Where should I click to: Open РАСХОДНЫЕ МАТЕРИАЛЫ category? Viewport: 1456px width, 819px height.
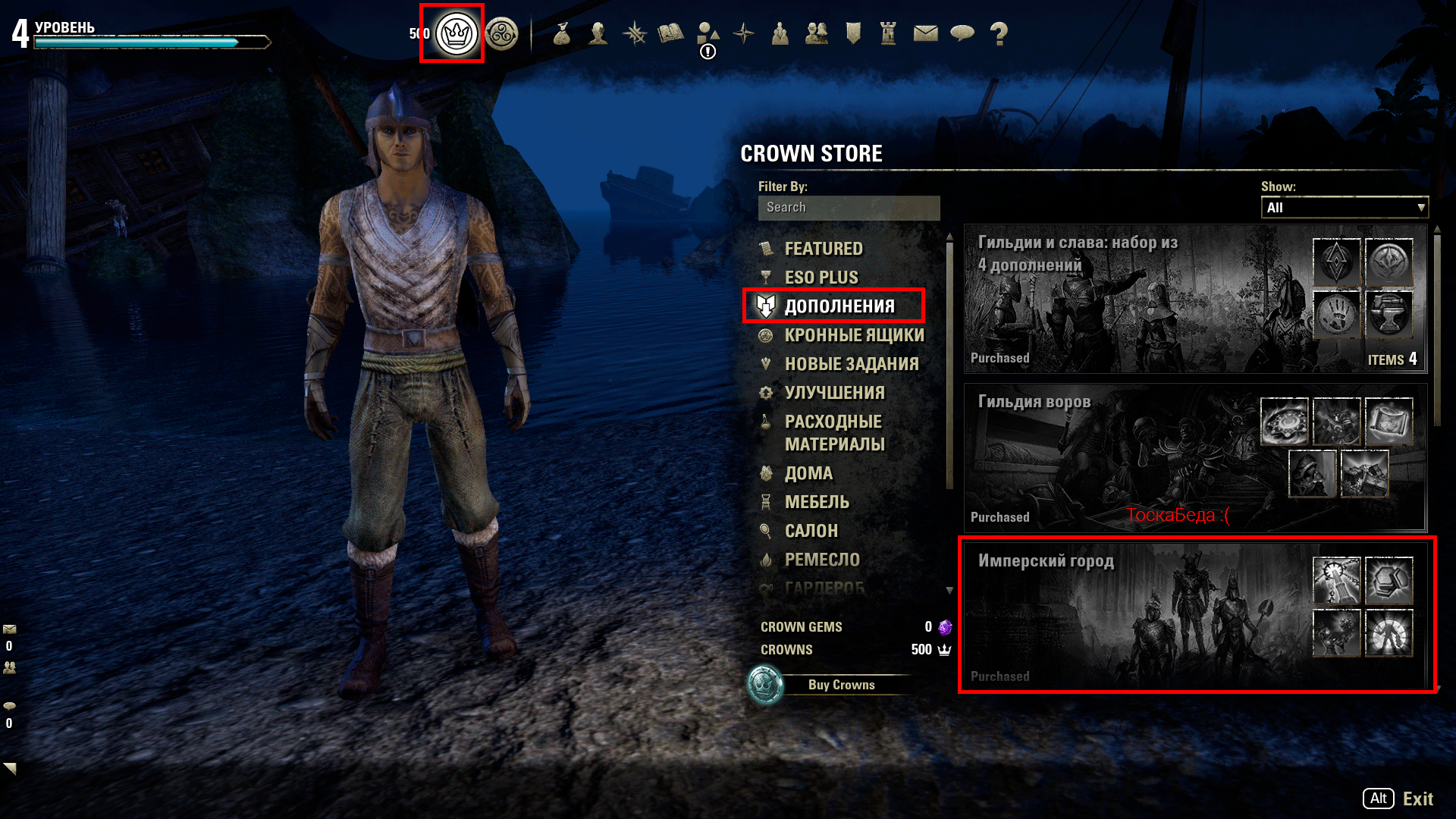(834, 432)
